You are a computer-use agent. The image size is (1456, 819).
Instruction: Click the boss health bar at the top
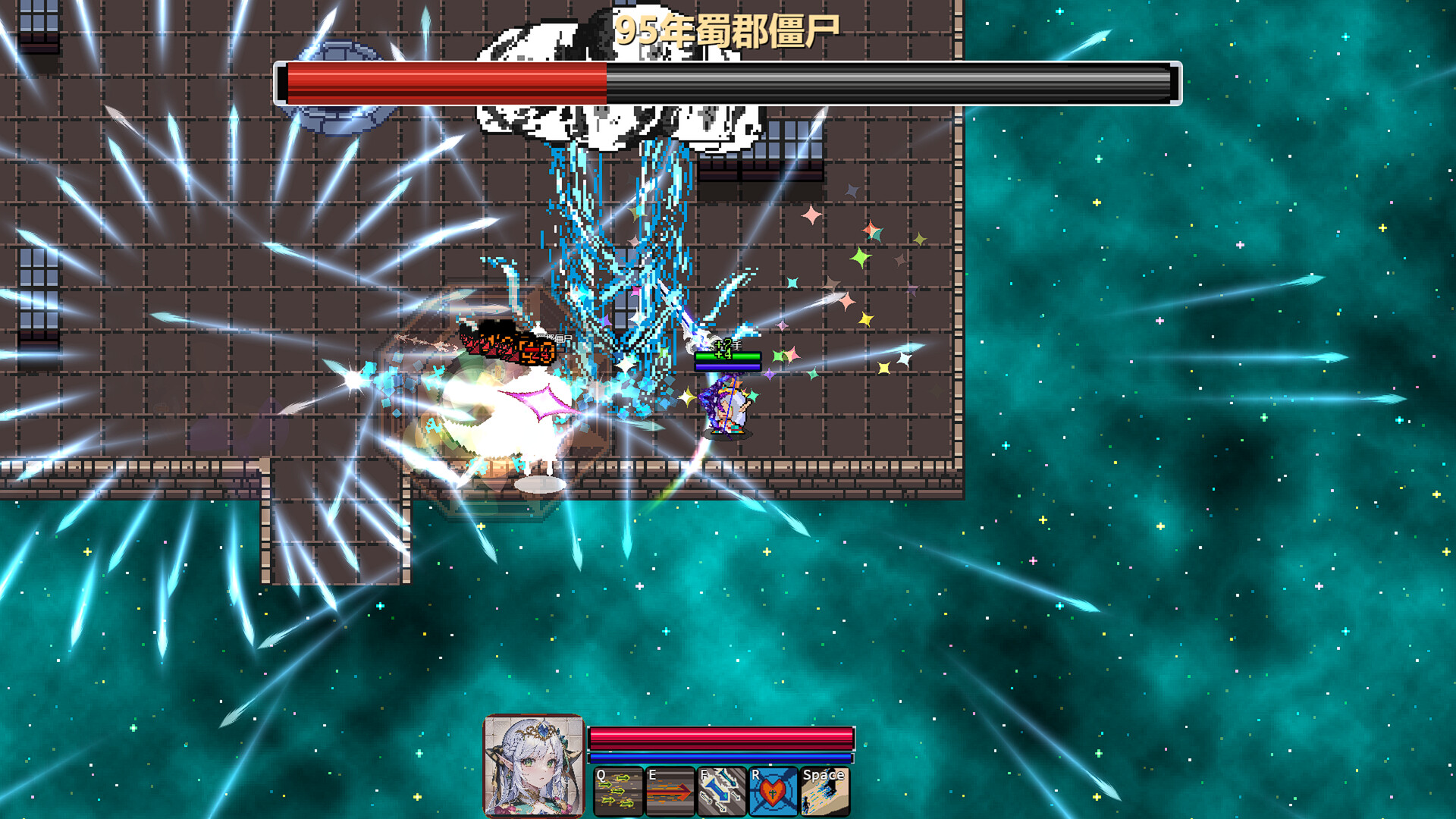pos(728,78)
